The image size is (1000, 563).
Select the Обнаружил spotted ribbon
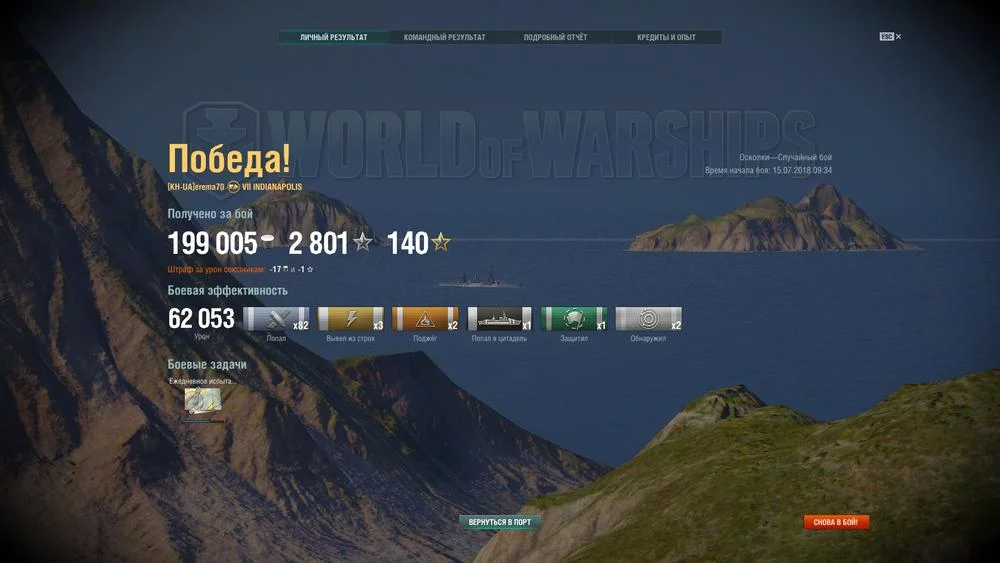tap(648, 320)
